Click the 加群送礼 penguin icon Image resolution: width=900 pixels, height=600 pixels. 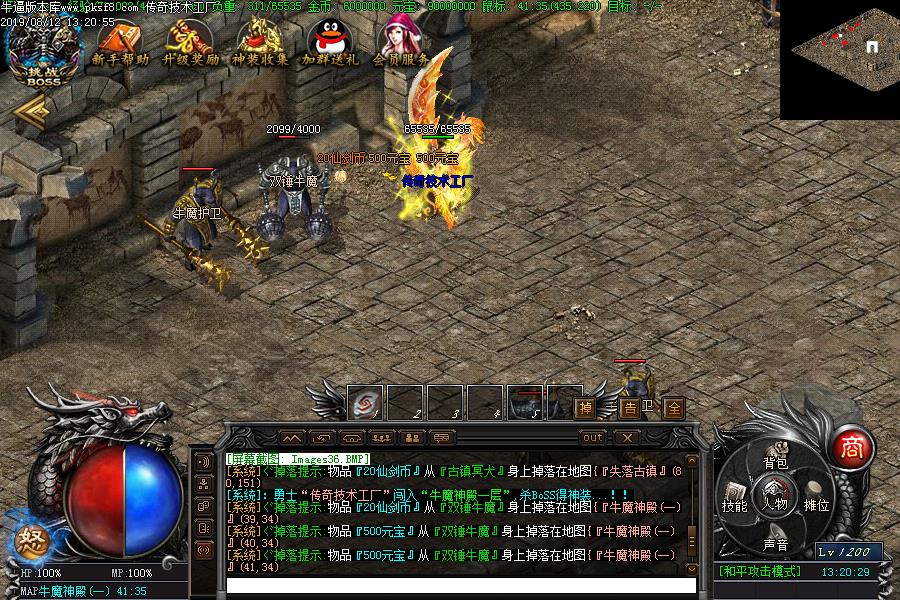tap(330, 45)
